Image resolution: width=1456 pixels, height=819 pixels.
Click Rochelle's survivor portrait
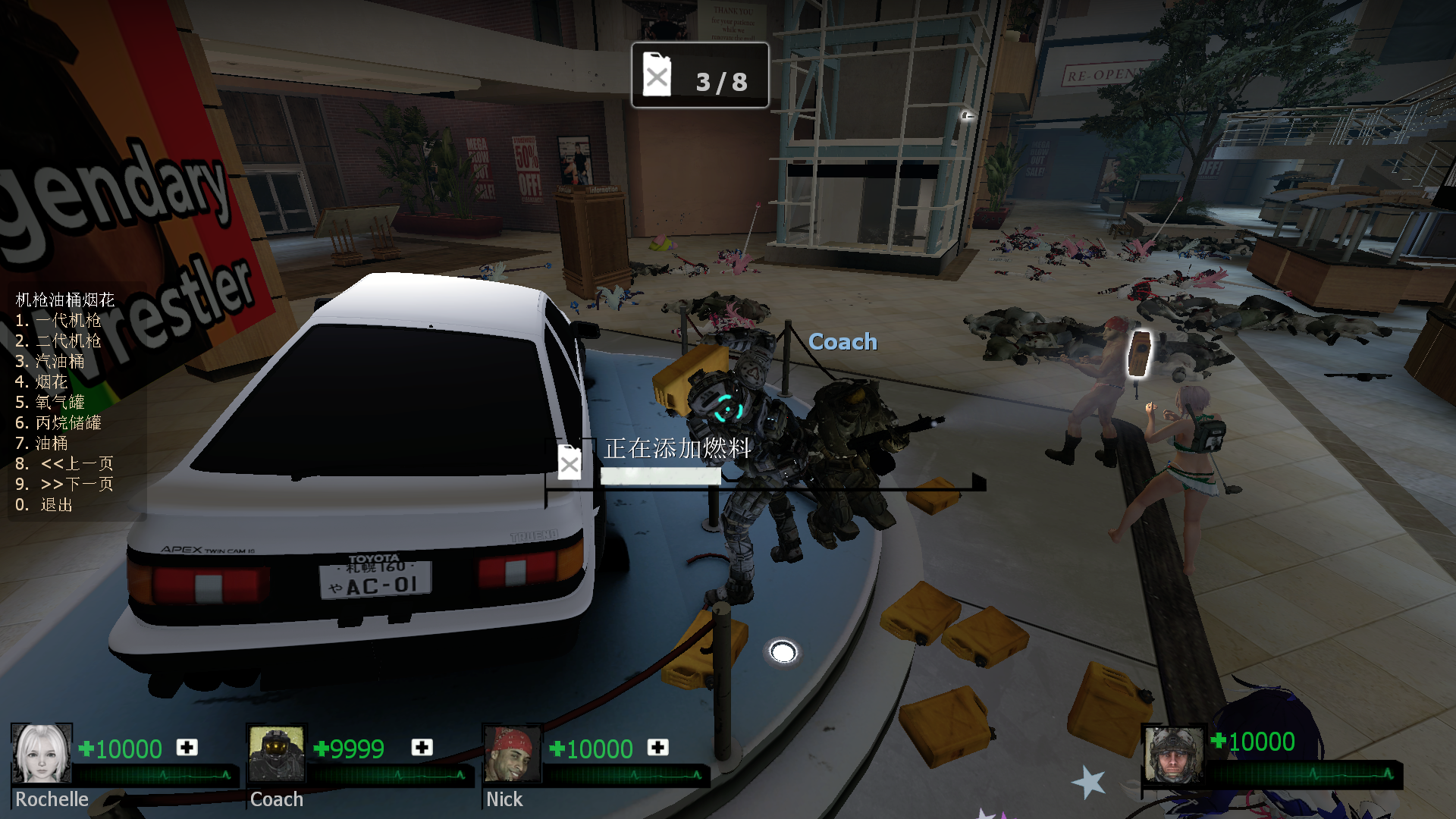42,754
